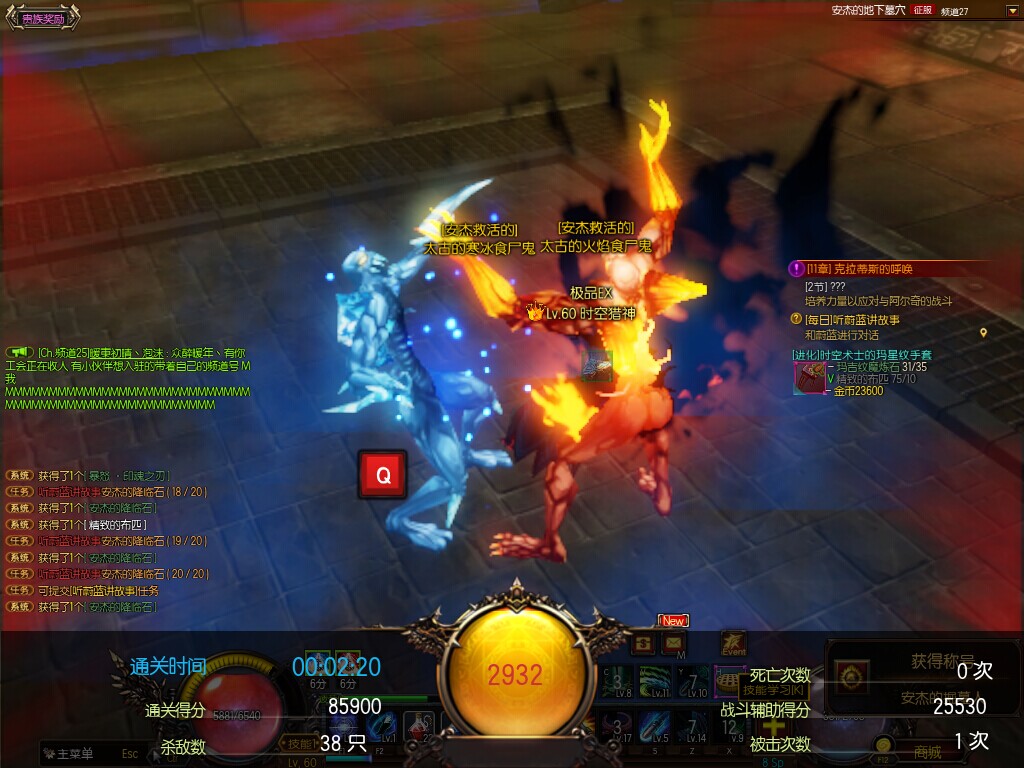Select the 玛吉纹手套 evolution item icon
The height and width of the screenshot is (768, 1024).
[809, 377]
